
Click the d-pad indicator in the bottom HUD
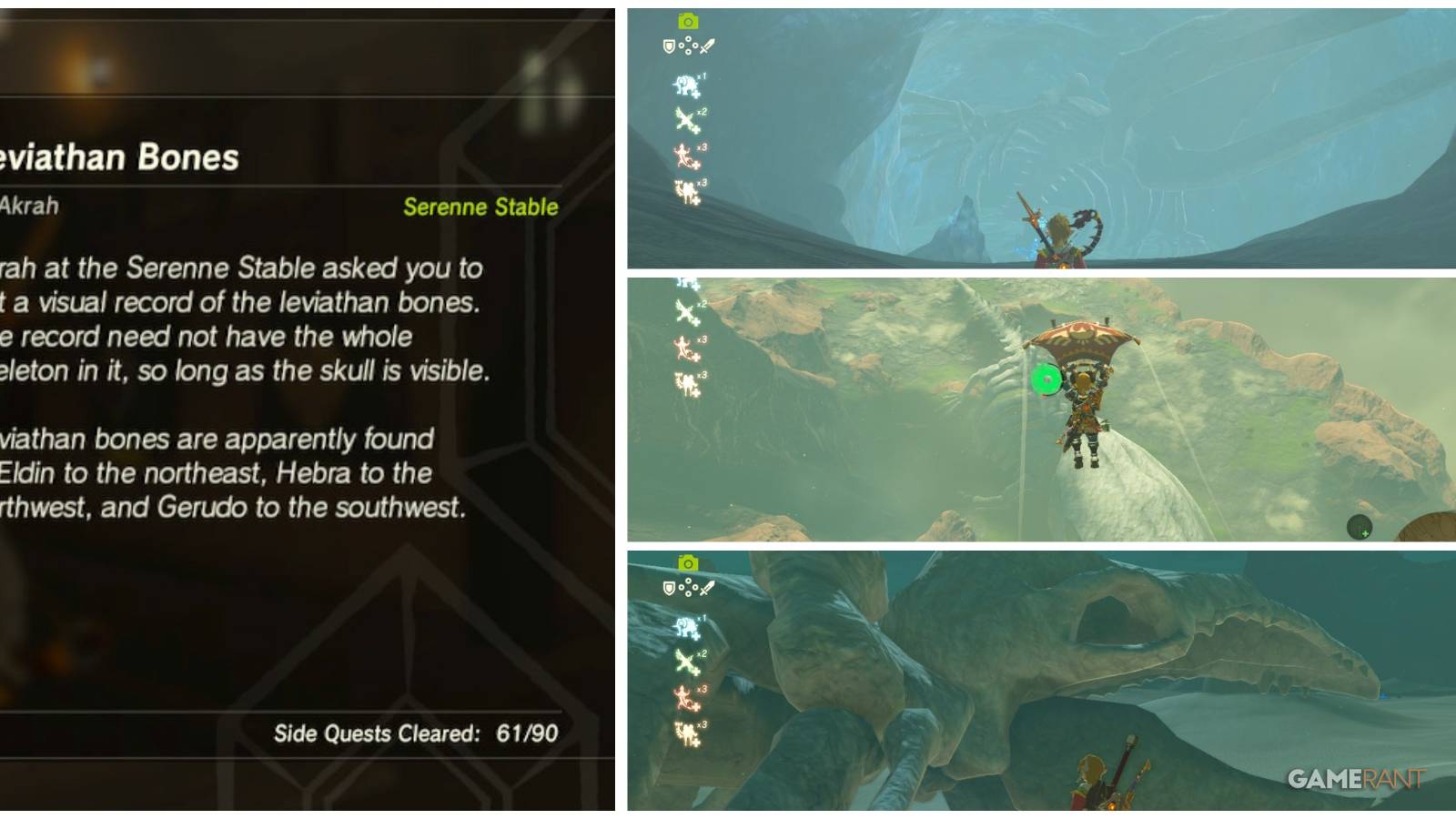688,588
